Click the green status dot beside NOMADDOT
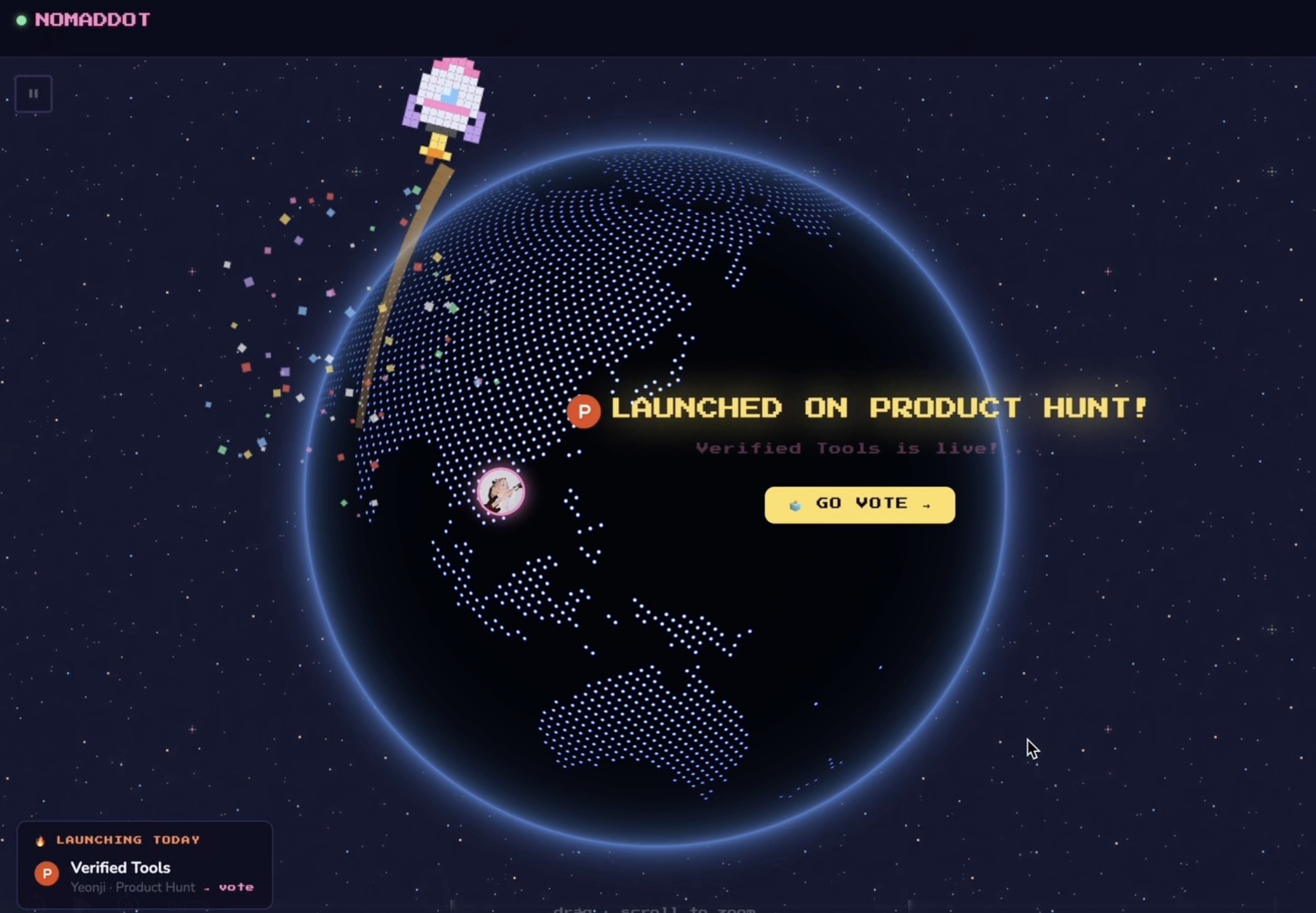Image resolution: width=1316 pixels, height=913 pixels. click(x=21, y=20)
